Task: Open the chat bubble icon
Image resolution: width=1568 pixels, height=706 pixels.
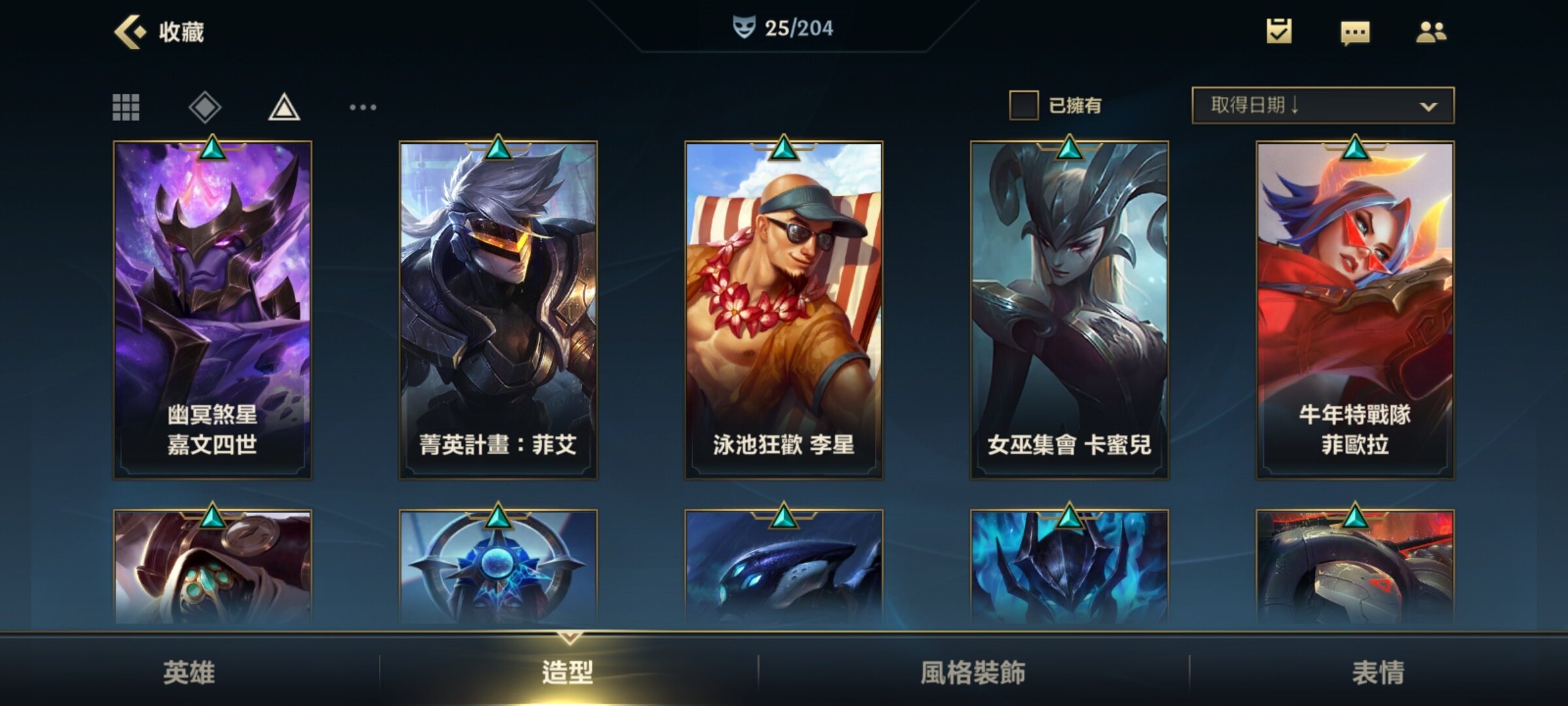Action: (x=1355, y=32)
